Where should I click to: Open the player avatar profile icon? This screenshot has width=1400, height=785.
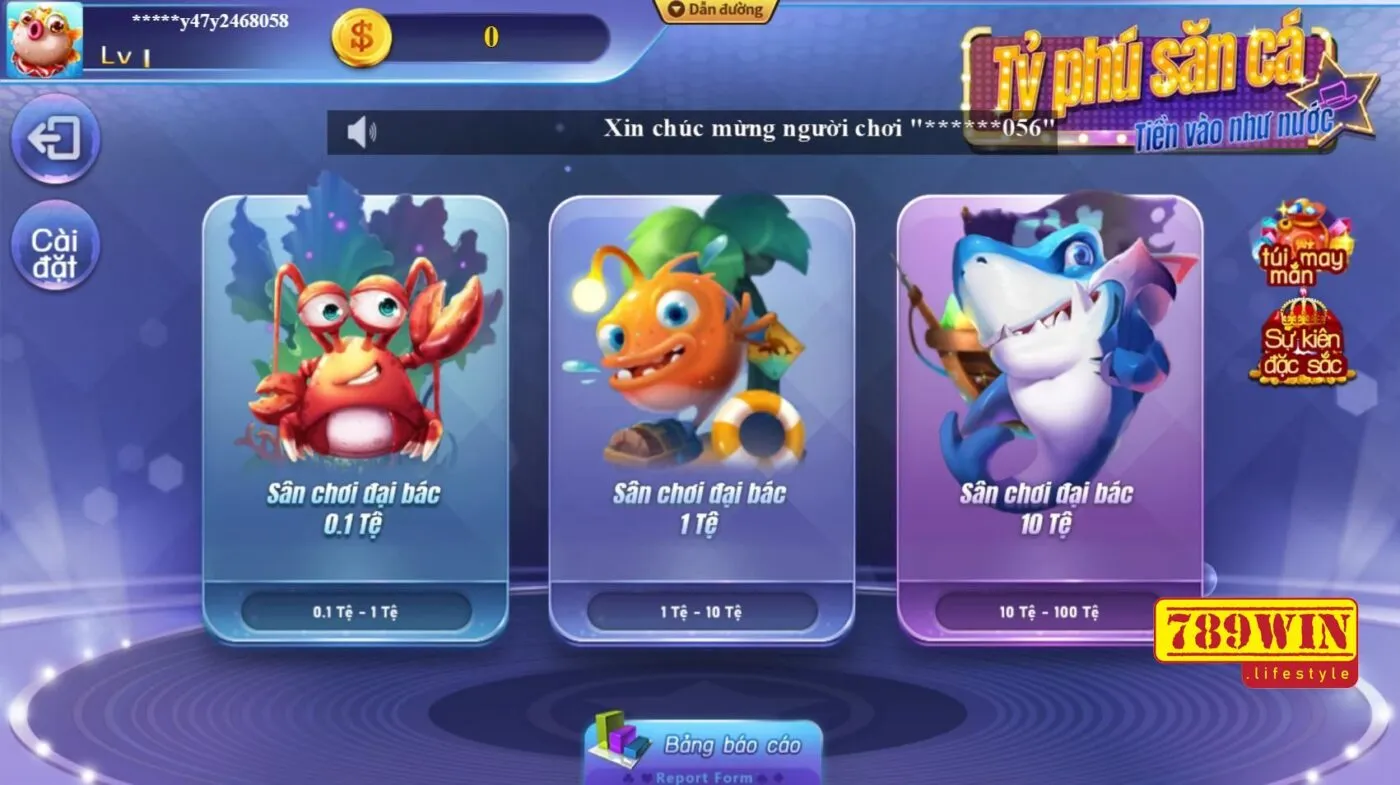(x=42, y=40)
